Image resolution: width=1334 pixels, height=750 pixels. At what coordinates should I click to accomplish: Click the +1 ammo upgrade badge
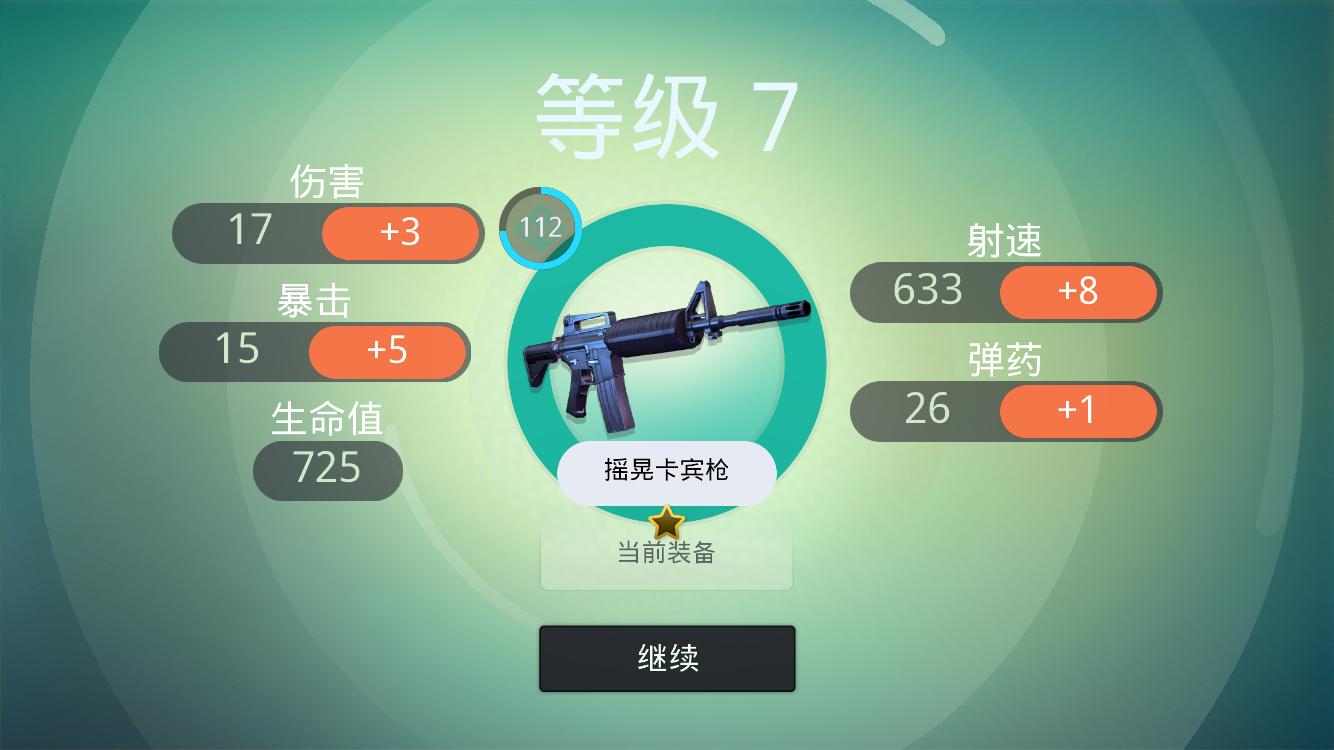coord(1078,410)
